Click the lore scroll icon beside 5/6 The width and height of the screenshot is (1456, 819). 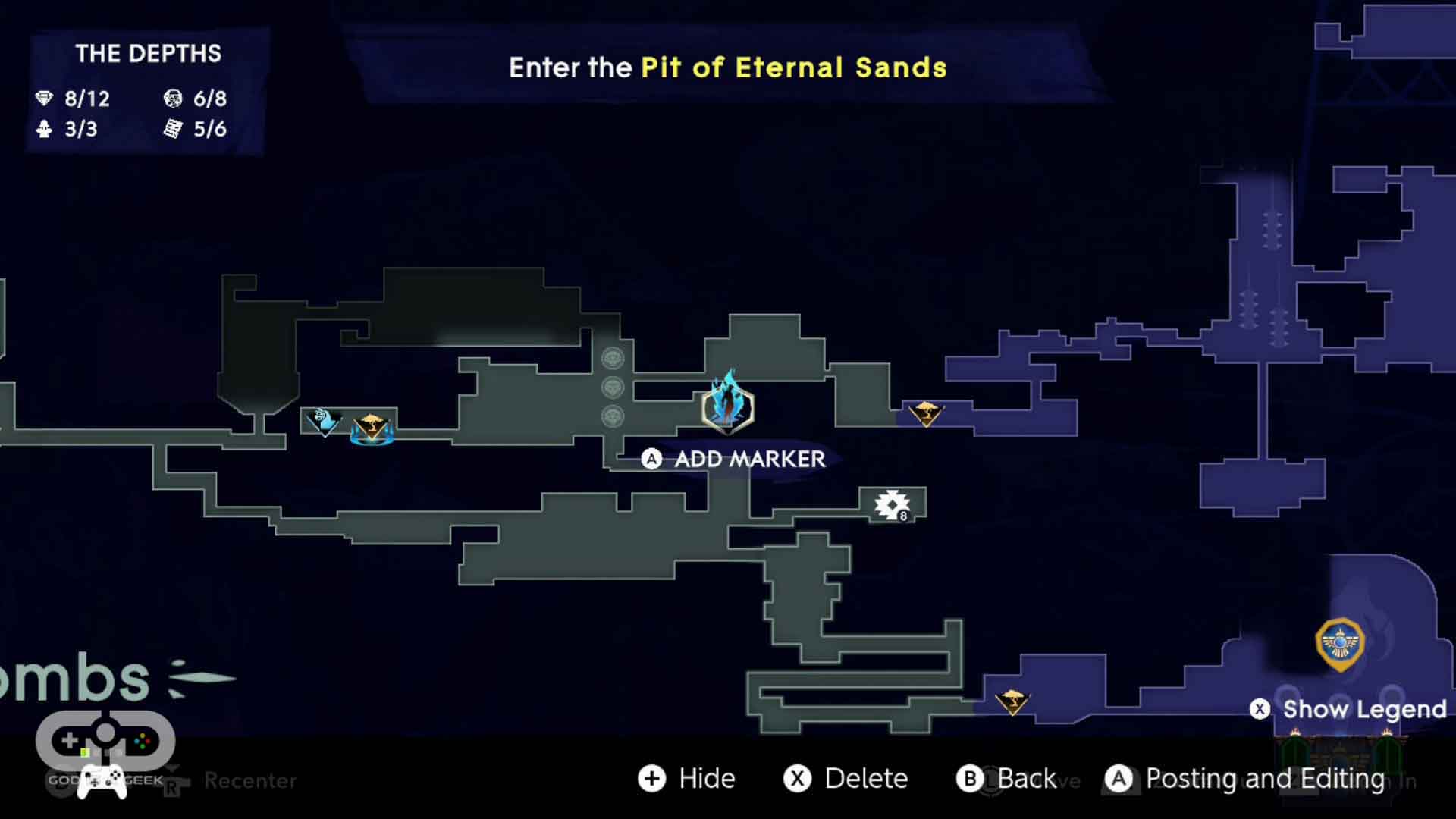[x=173, y=129]
